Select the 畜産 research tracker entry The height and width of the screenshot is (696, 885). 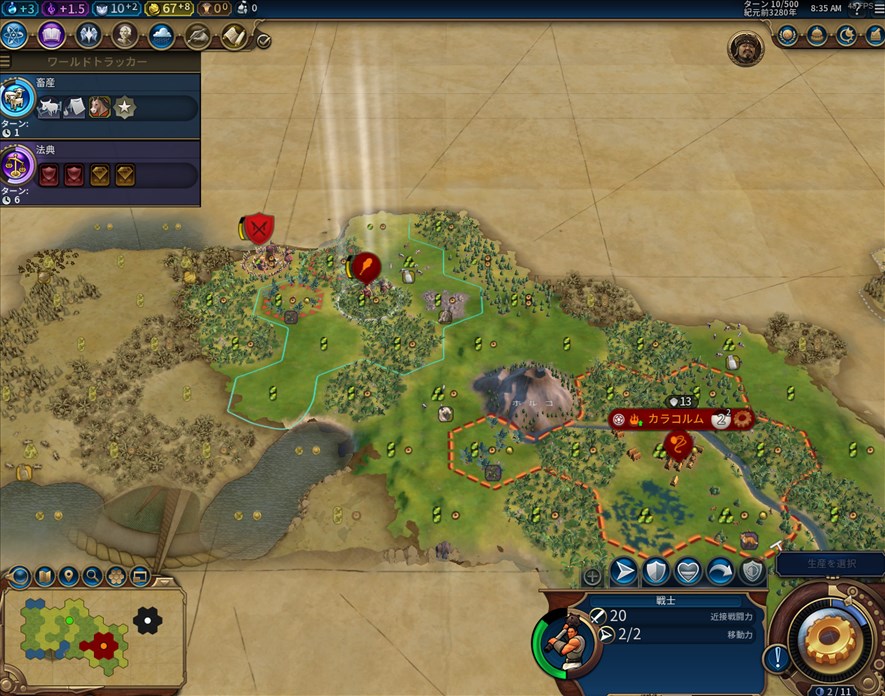coord(100,104)
